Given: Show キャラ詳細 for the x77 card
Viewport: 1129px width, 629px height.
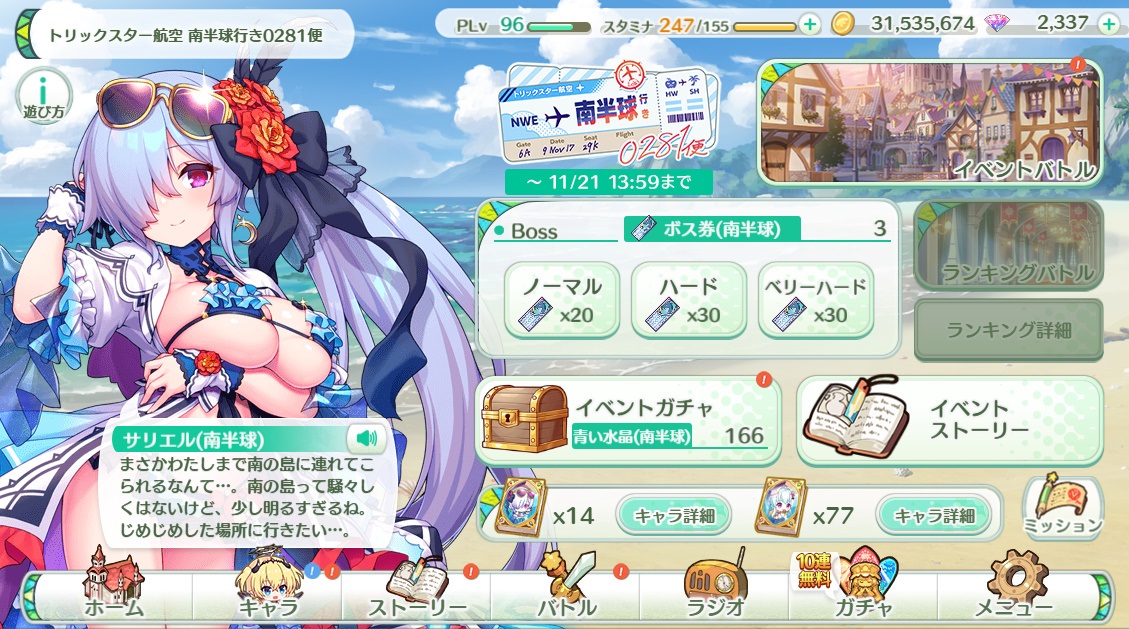Looking at the screenshot, I should coord(934,516).
